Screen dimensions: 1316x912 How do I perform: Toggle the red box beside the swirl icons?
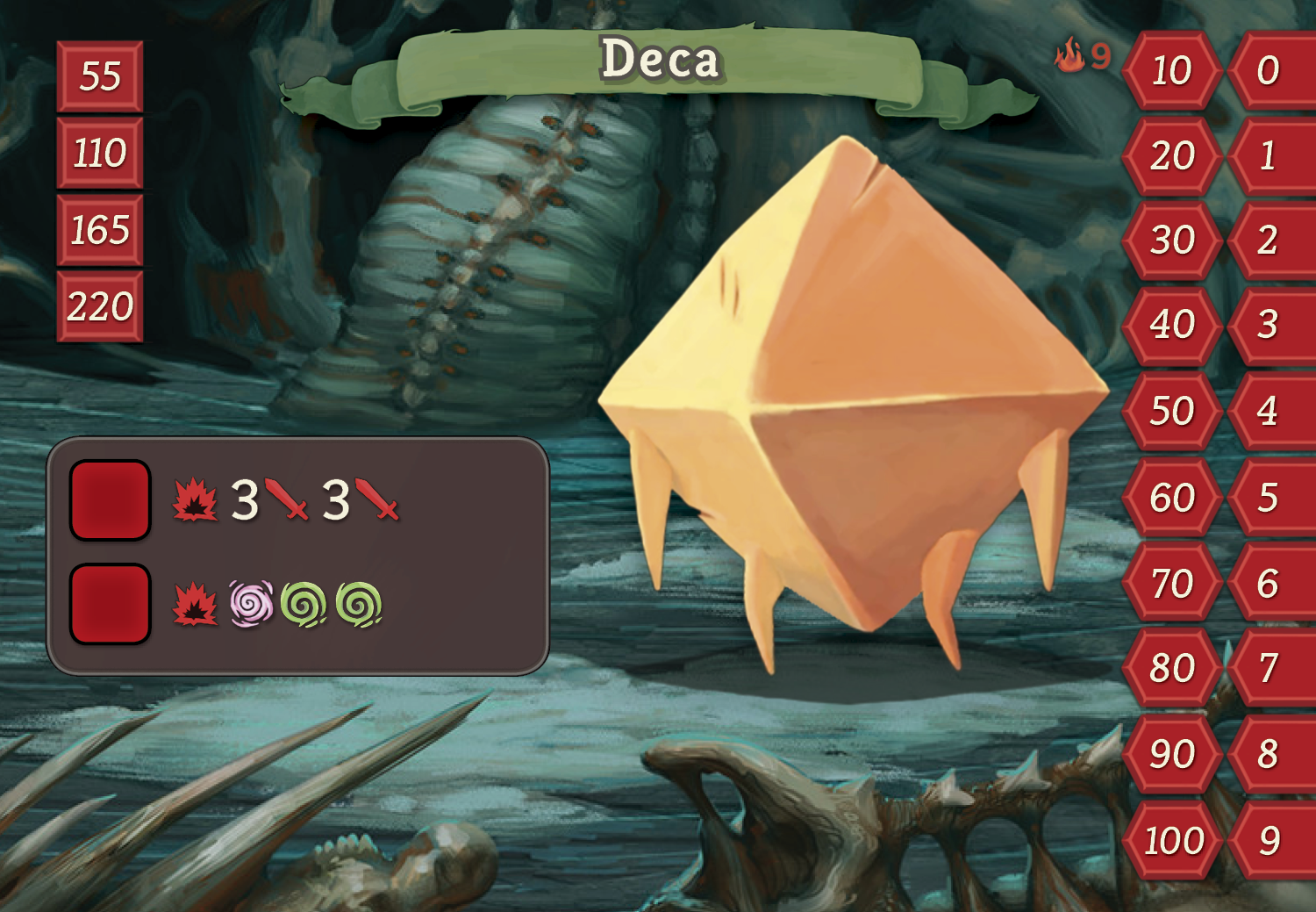tap(111, 604)
